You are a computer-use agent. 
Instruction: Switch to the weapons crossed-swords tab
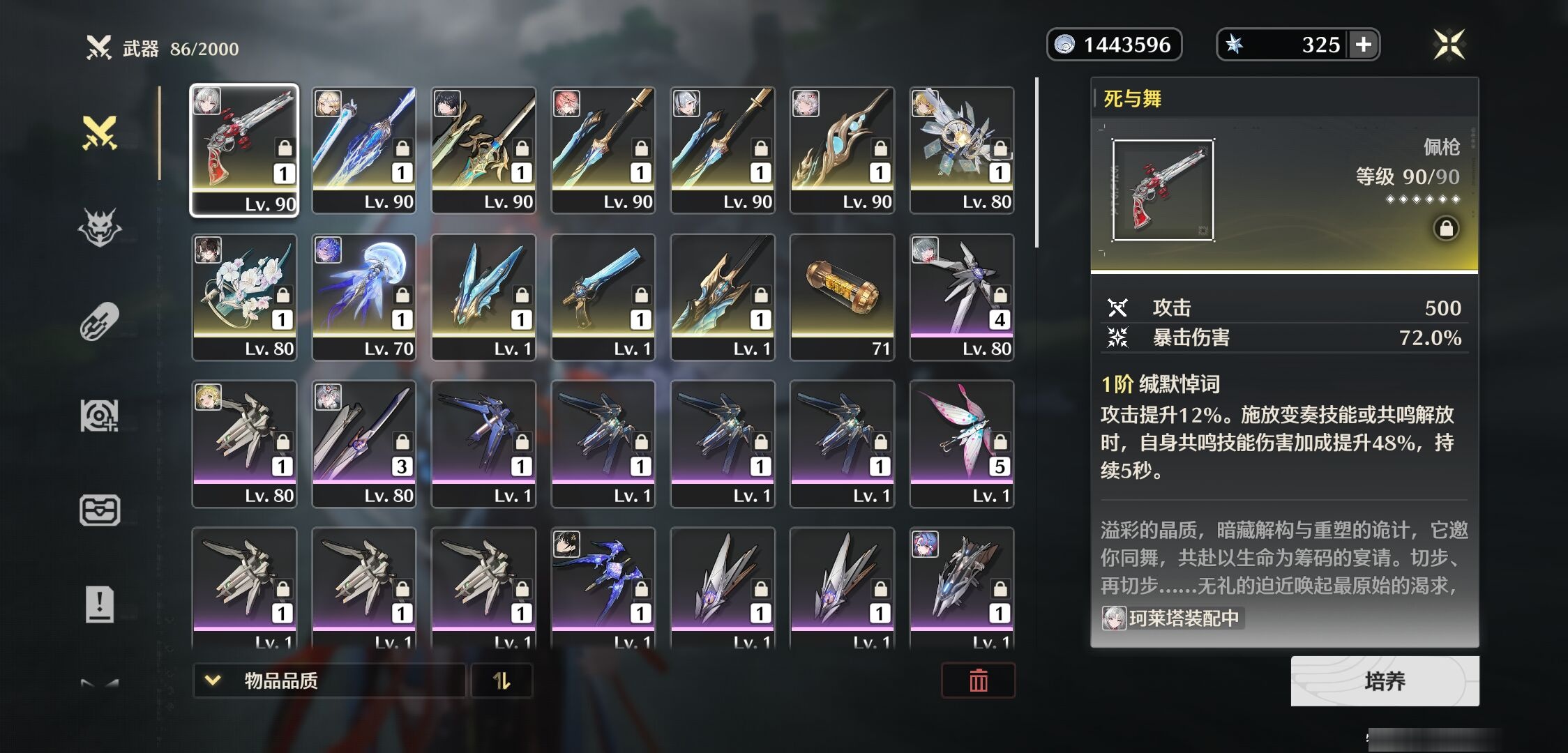tap(100, 132)
